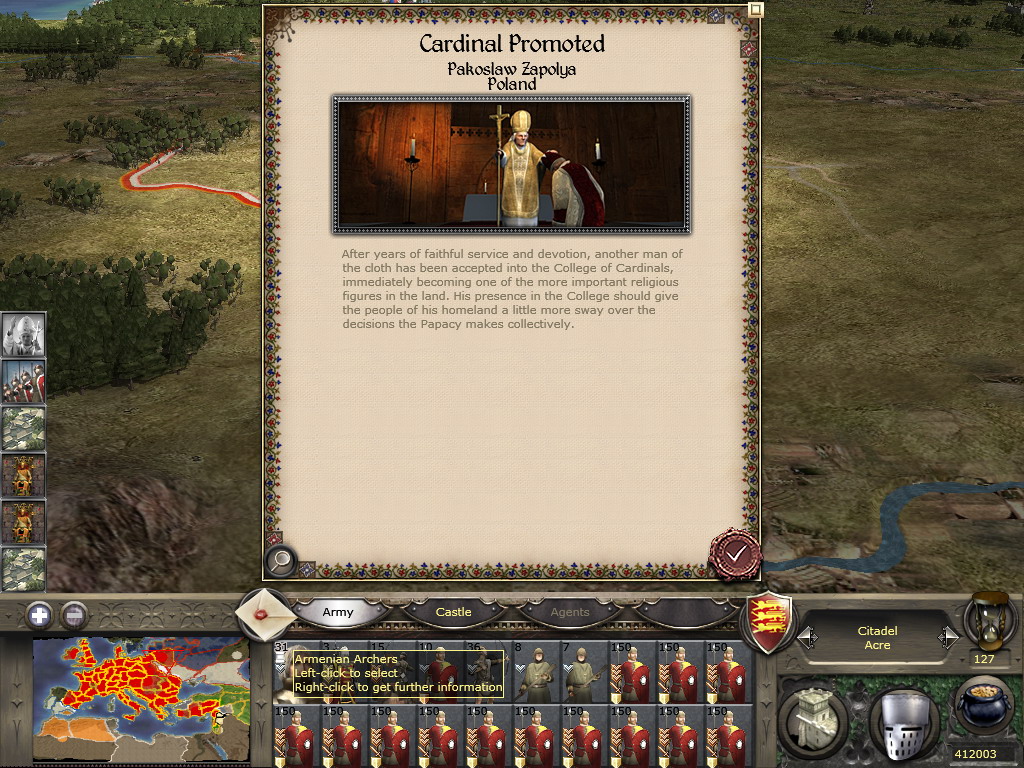This screenshot has width=1024, height=768.
Task: Open the Pope portrait event notification
Action: [22, 335]
